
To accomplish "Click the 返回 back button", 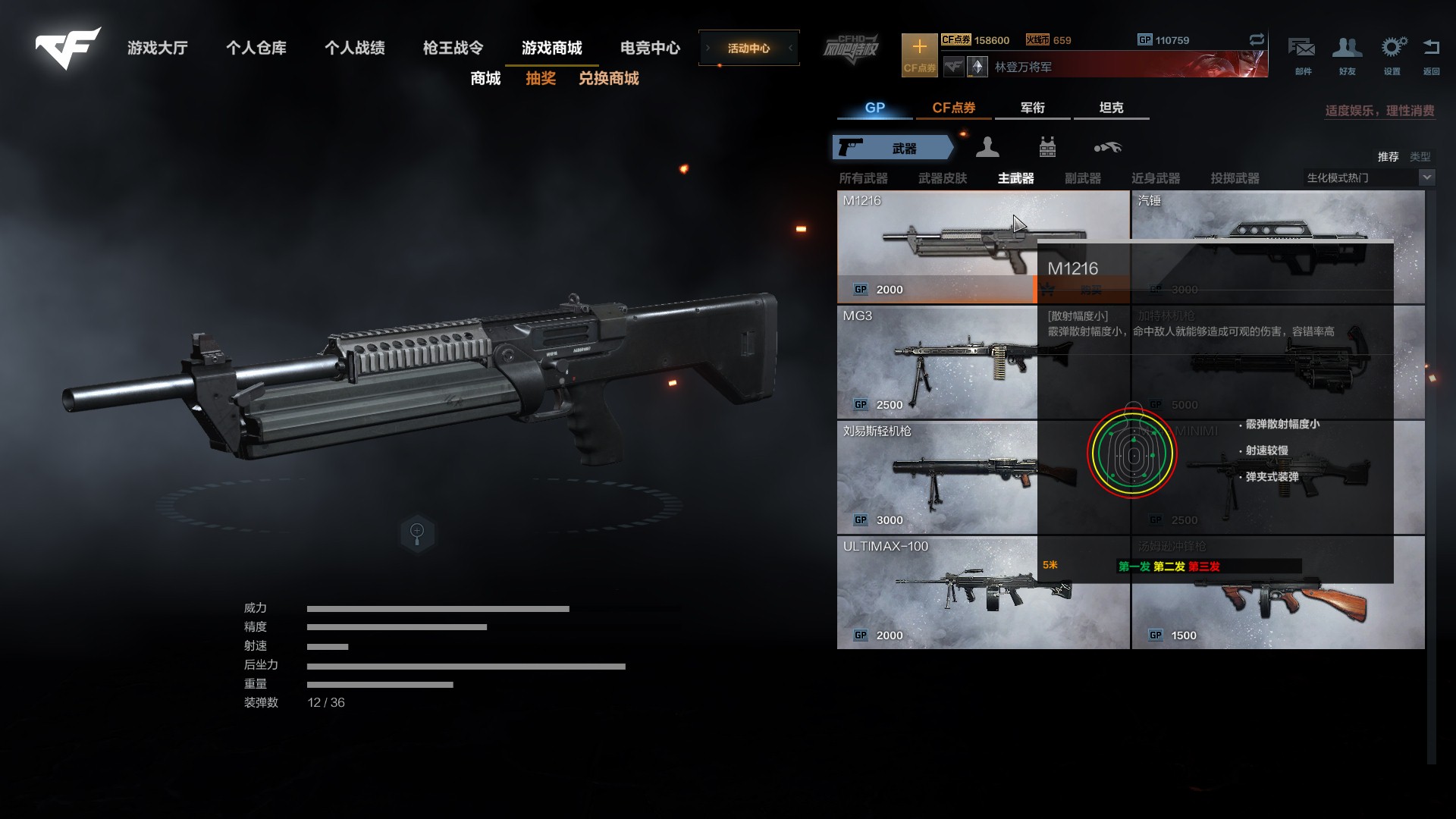I will pyautogui.click(x=1431, y=55).
